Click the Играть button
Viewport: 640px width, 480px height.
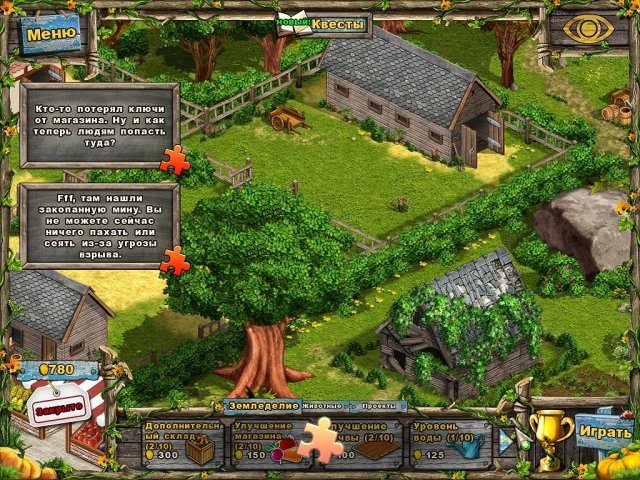(604, 432)
